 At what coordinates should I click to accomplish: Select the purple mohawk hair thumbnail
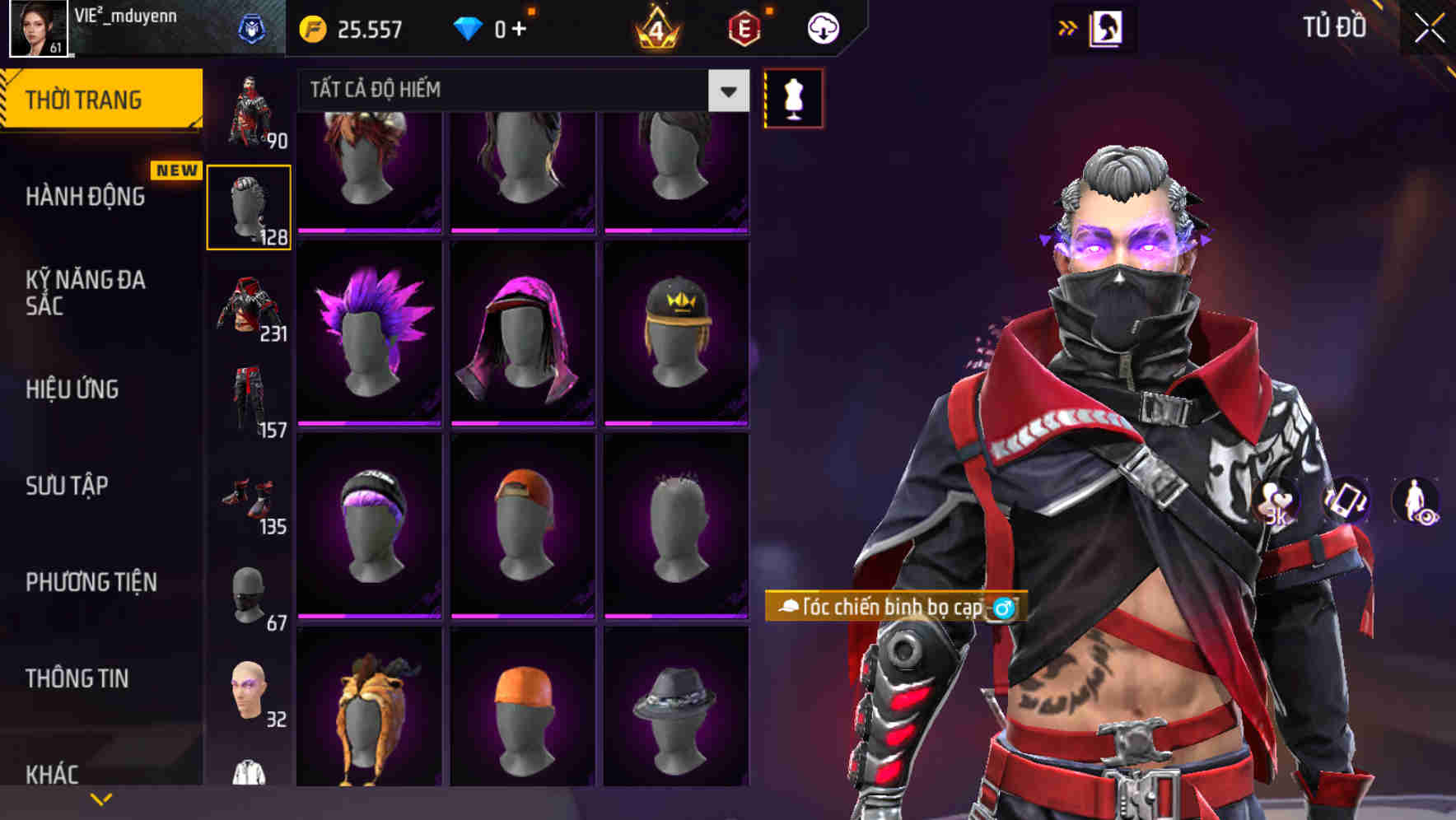click(368, 329)
